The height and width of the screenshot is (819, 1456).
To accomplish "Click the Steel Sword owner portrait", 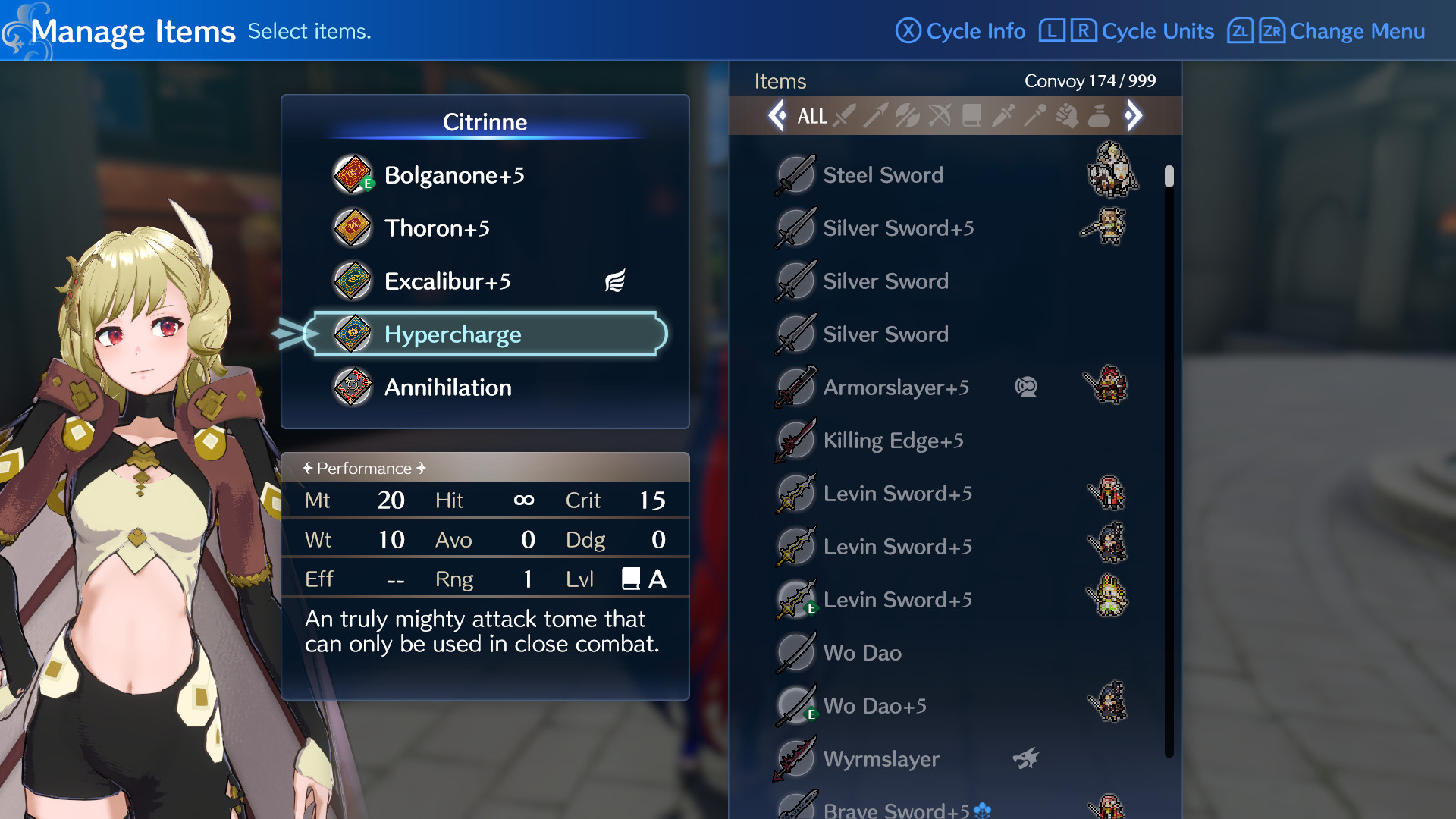I will coord(1112,173).
